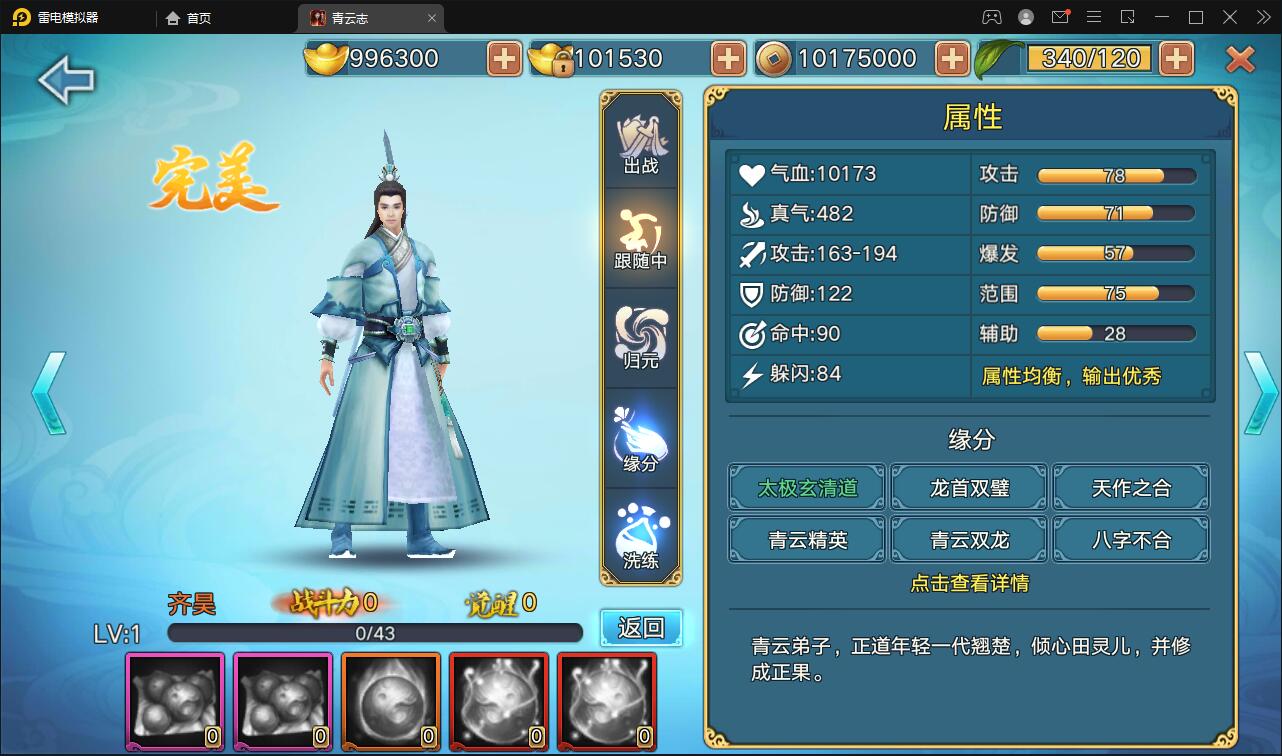Click the gold ingot plus icon
This screenshot has width=1282, height=756.
(x=504, y=59)
